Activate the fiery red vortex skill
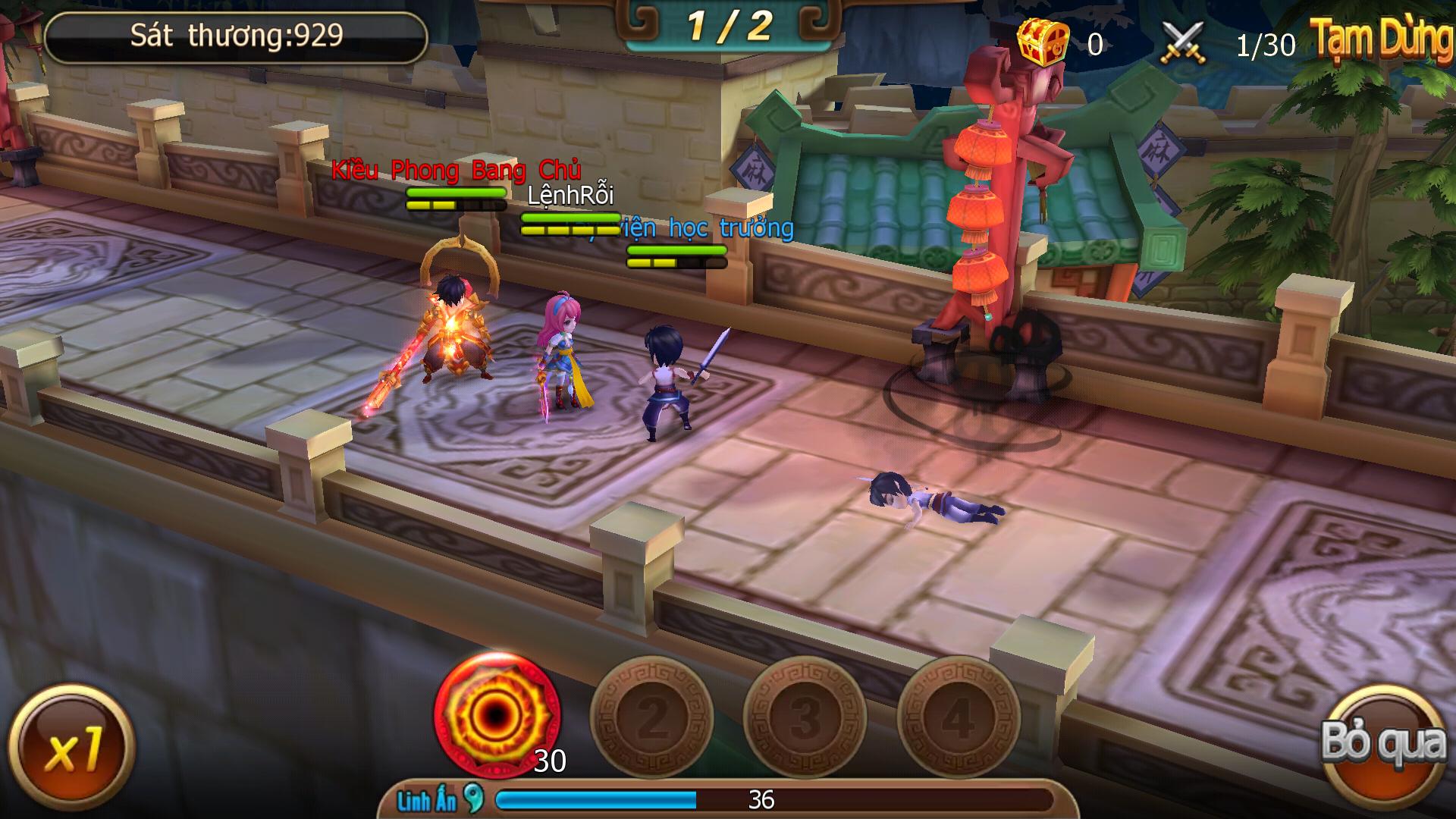Screen dimensions: 1456x819 click(497, 714)
